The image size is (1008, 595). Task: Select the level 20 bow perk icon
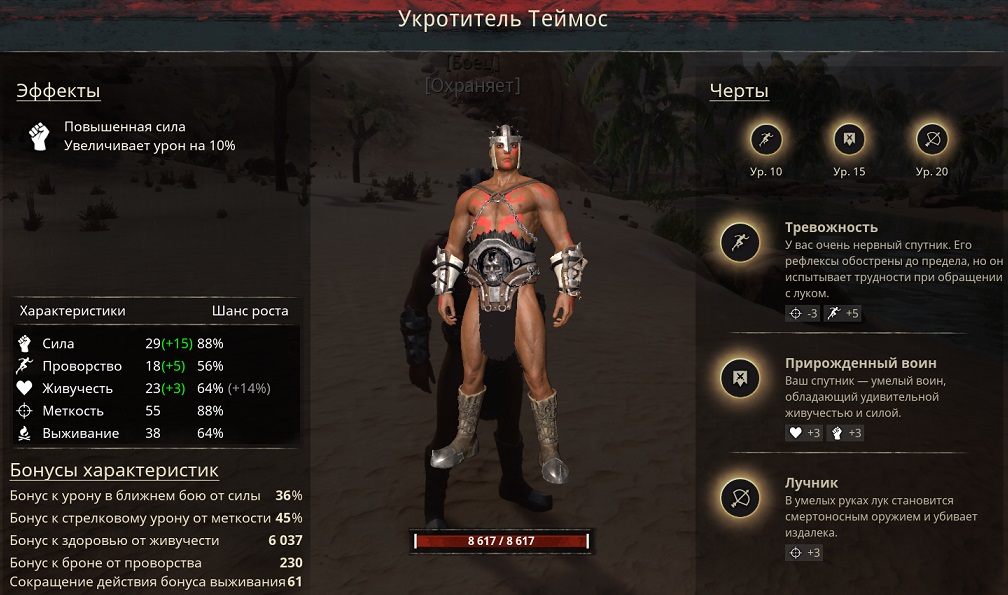tap(931, 139)
